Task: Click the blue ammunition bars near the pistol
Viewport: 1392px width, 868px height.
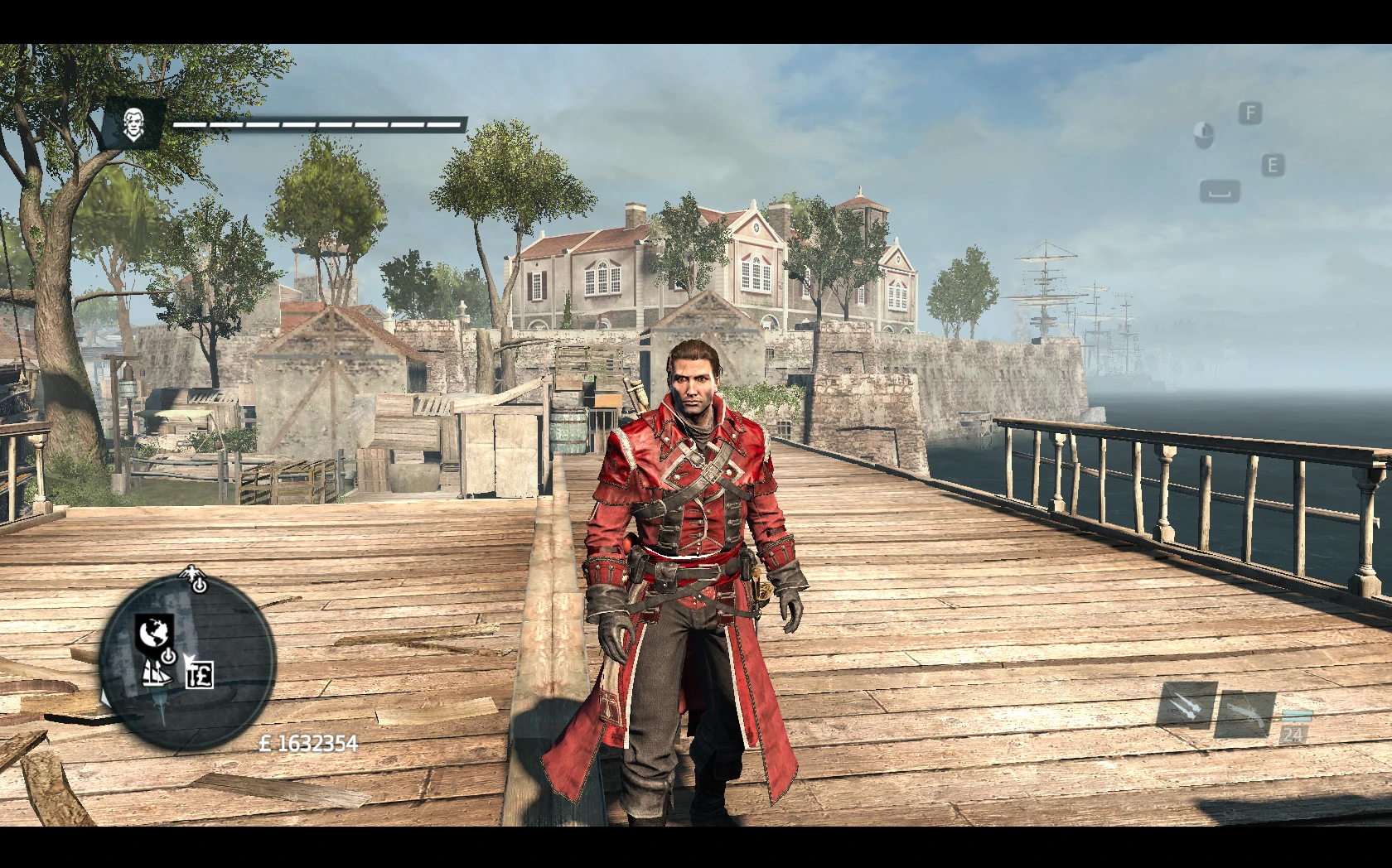Action: [1298, 716]
